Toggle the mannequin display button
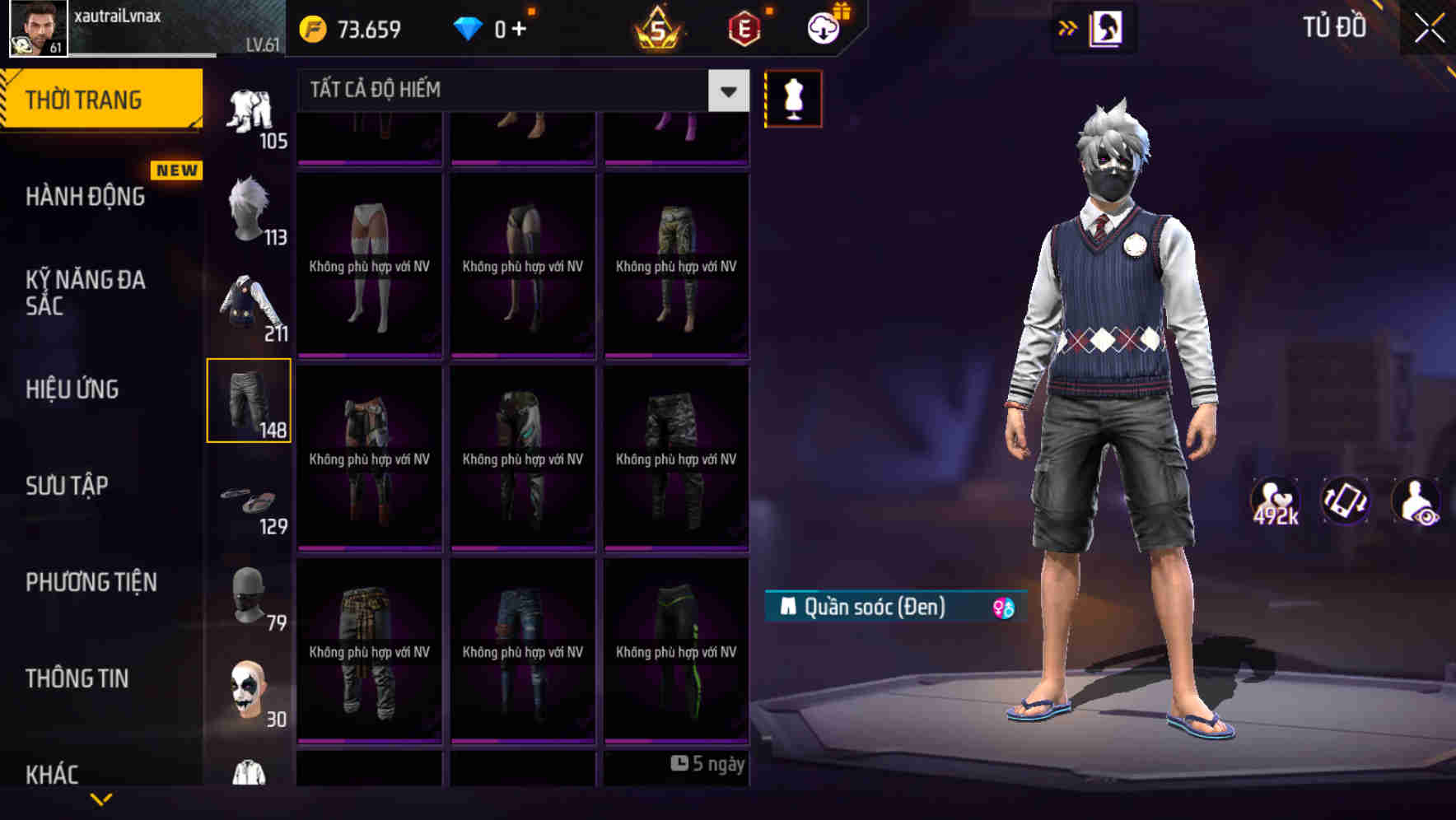The width and height of the screenshot is (1456, 820). click(793, 98)
